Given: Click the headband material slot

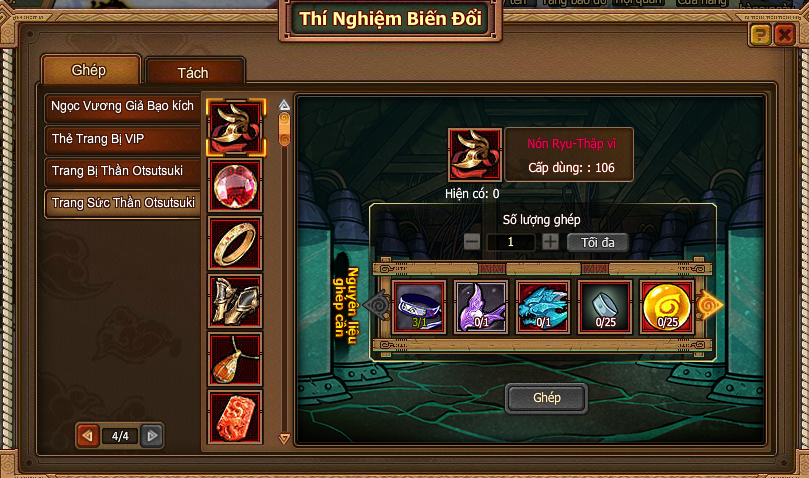Looking at the screenshot, I should pyautogui.click(x=419, y=306).
